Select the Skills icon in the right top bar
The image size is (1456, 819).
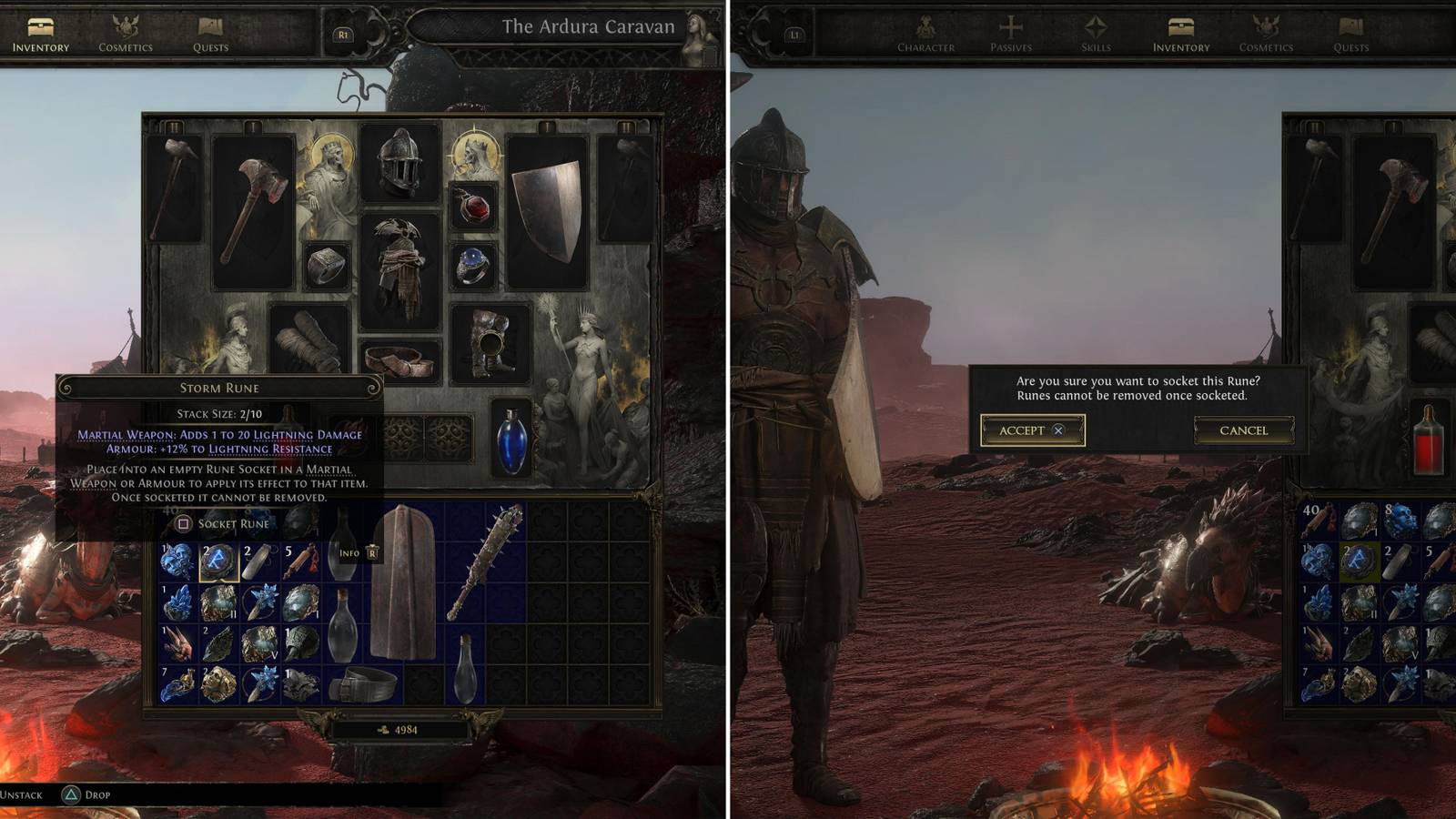[1097, 27]
